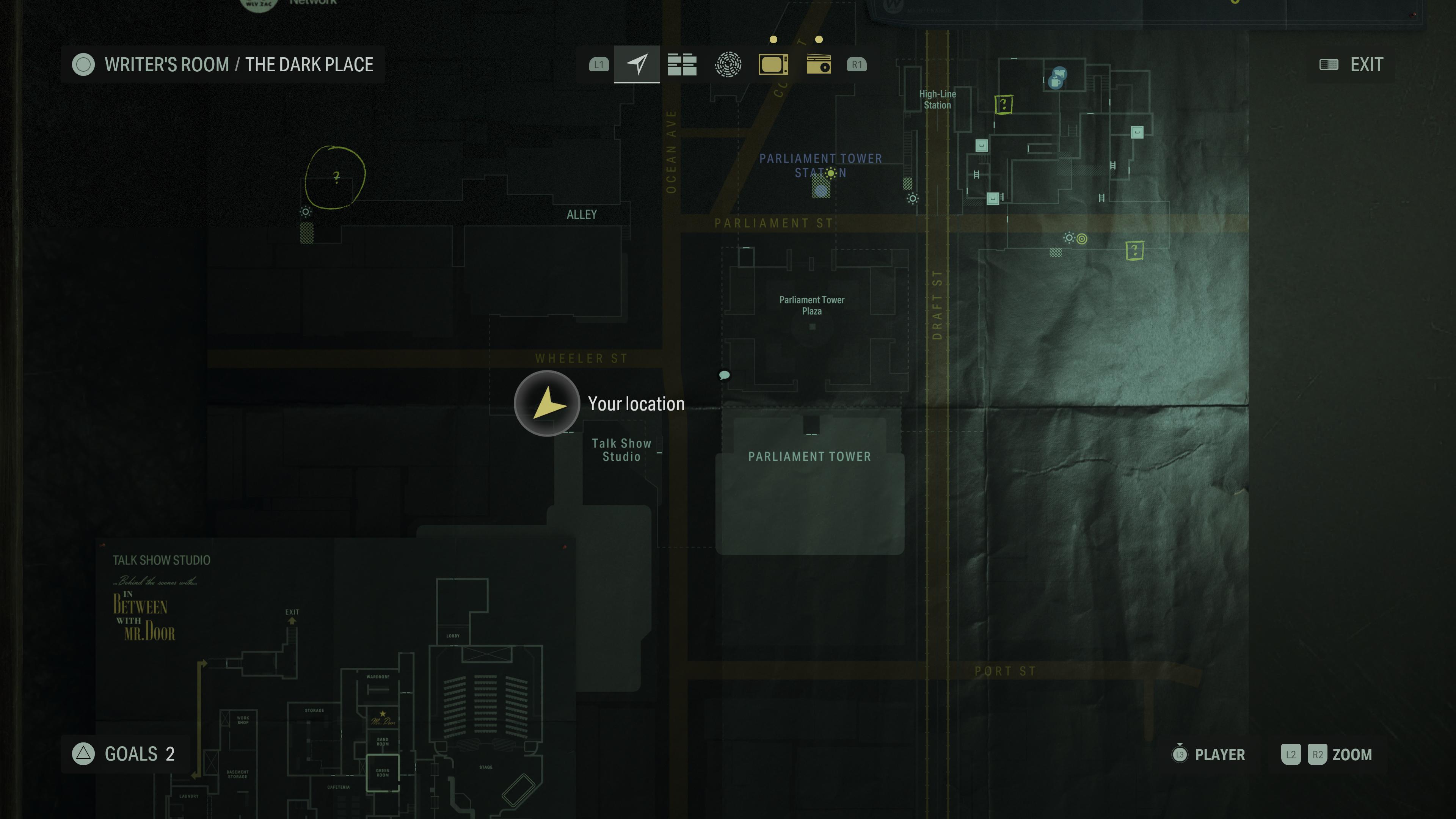Click the circled question mark near Alley
This screenshot has width=1456, height=819.
coord(336,177)
